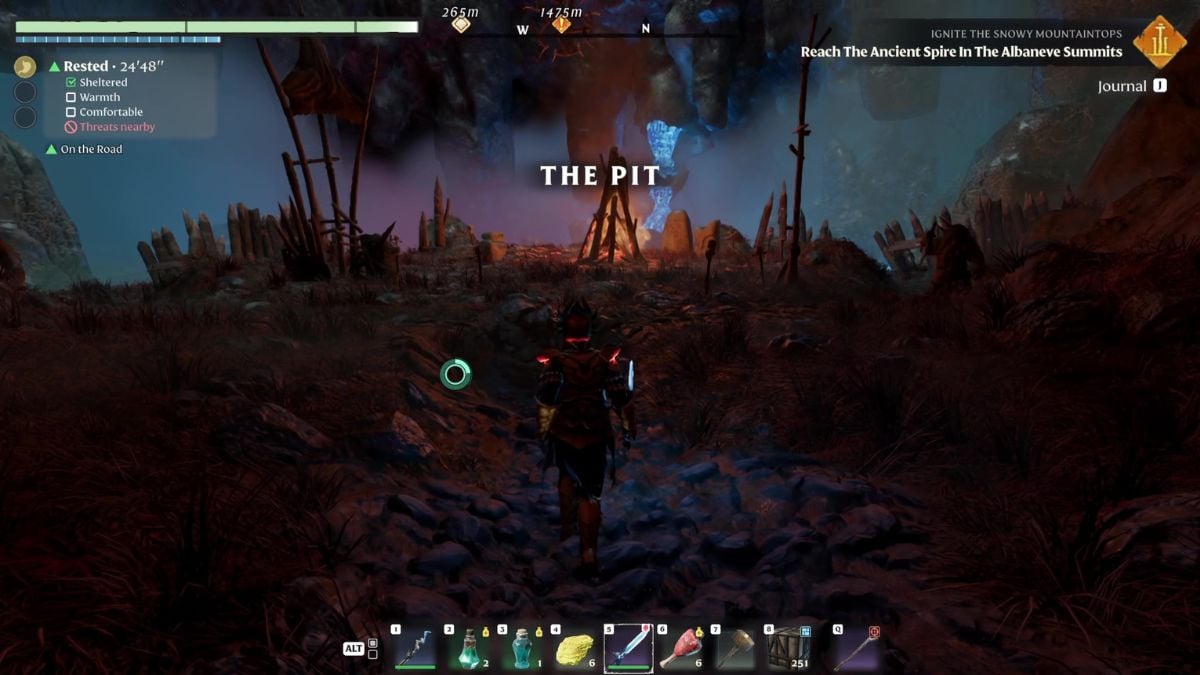The height and width of the screenshot is (675, 1200).
Task: Open the quest objective tower icon
Action: coord(1160,41)
